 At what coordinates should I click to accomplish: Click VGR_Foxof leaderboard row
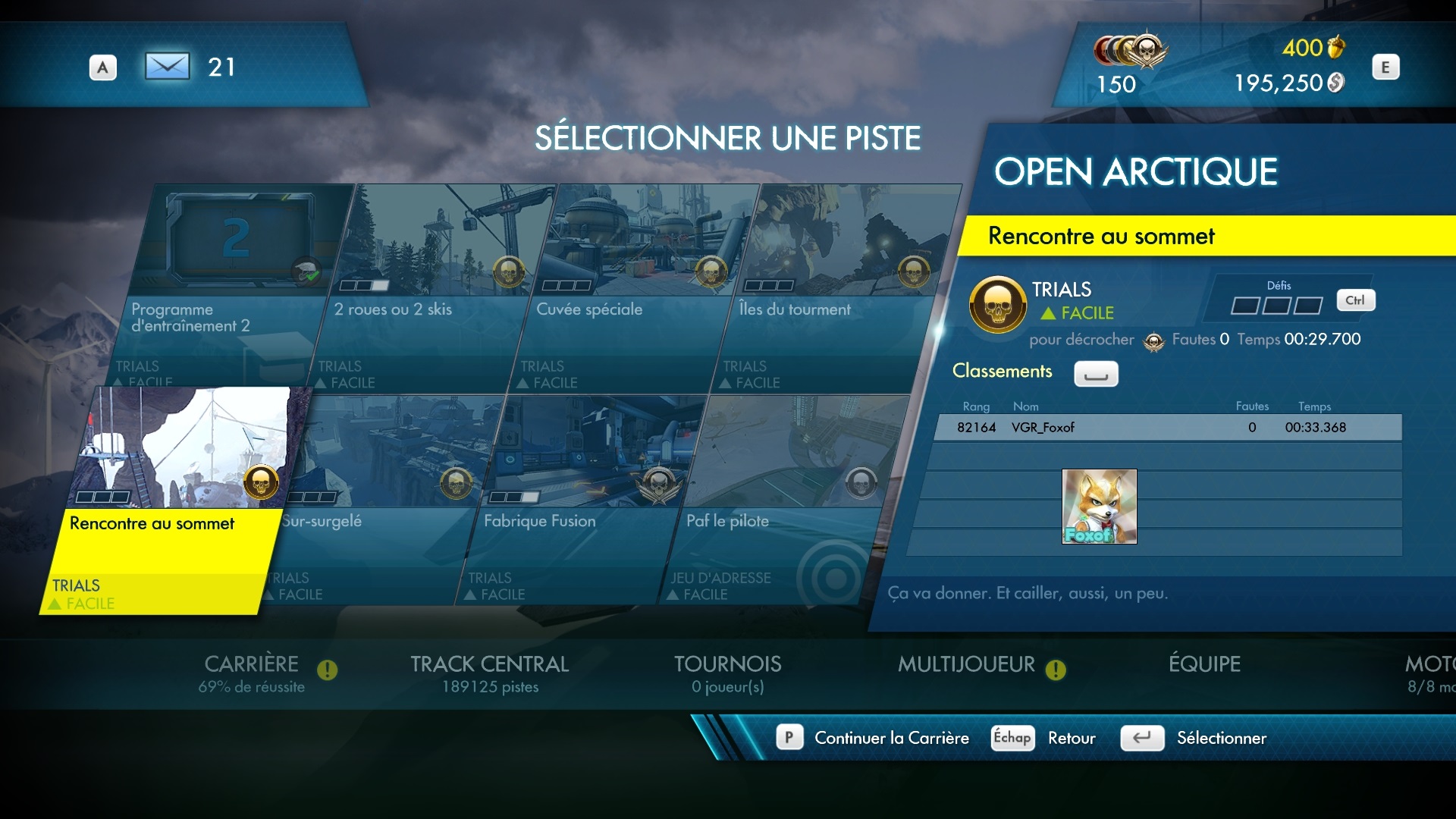click(x=1168, y=428)
